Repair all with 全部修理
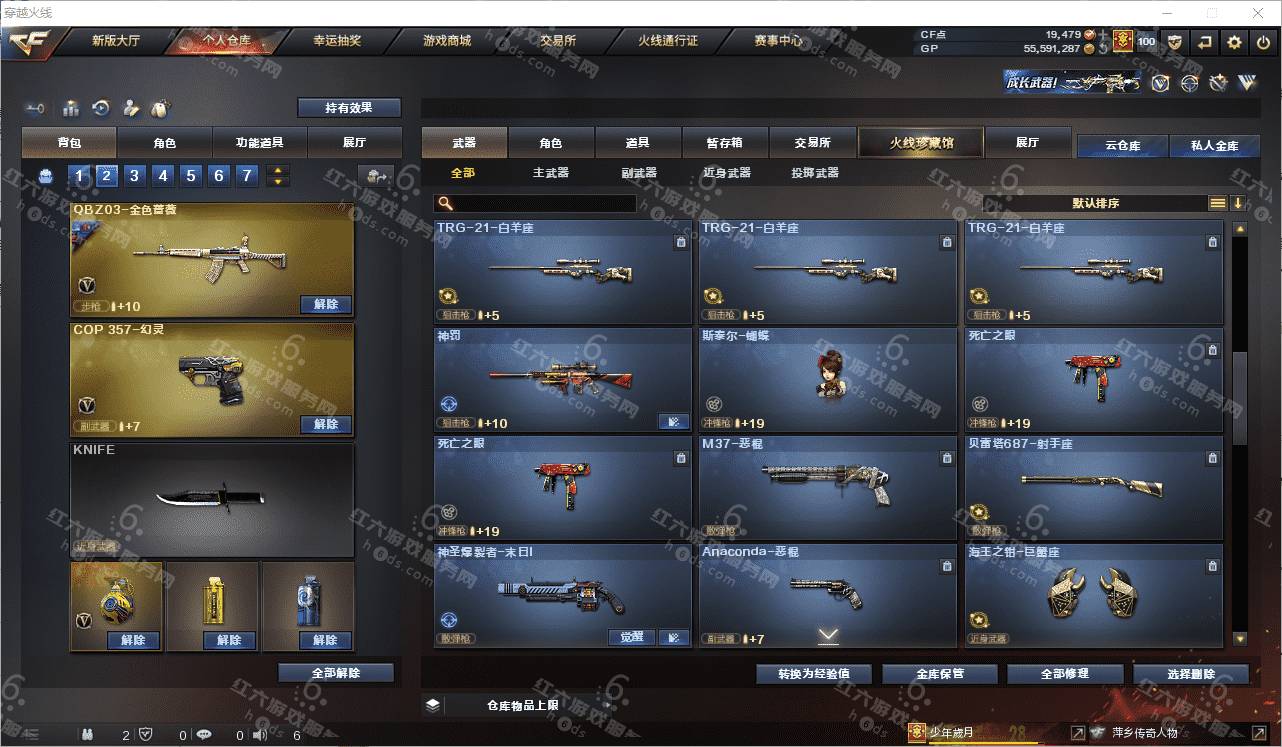 click(1064, 674)
